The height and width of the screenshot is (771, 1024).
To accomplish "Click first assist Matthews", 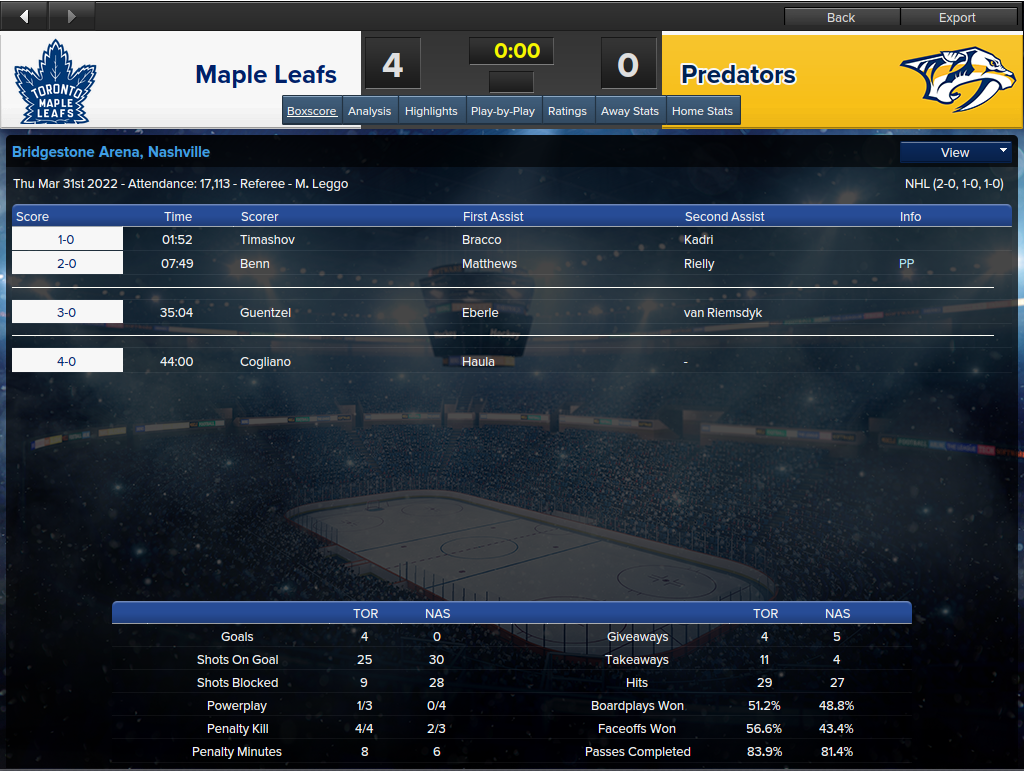I will 489,264.
